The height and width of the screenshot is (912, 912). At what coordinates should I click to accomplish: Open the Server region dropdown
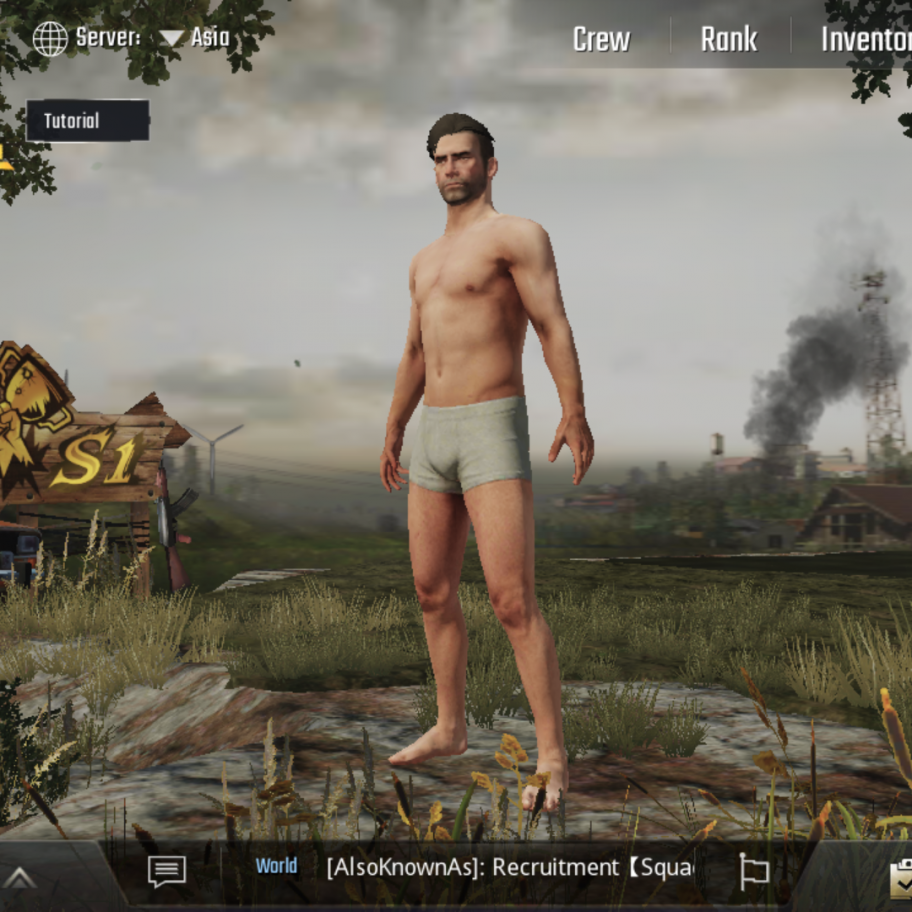194,39
